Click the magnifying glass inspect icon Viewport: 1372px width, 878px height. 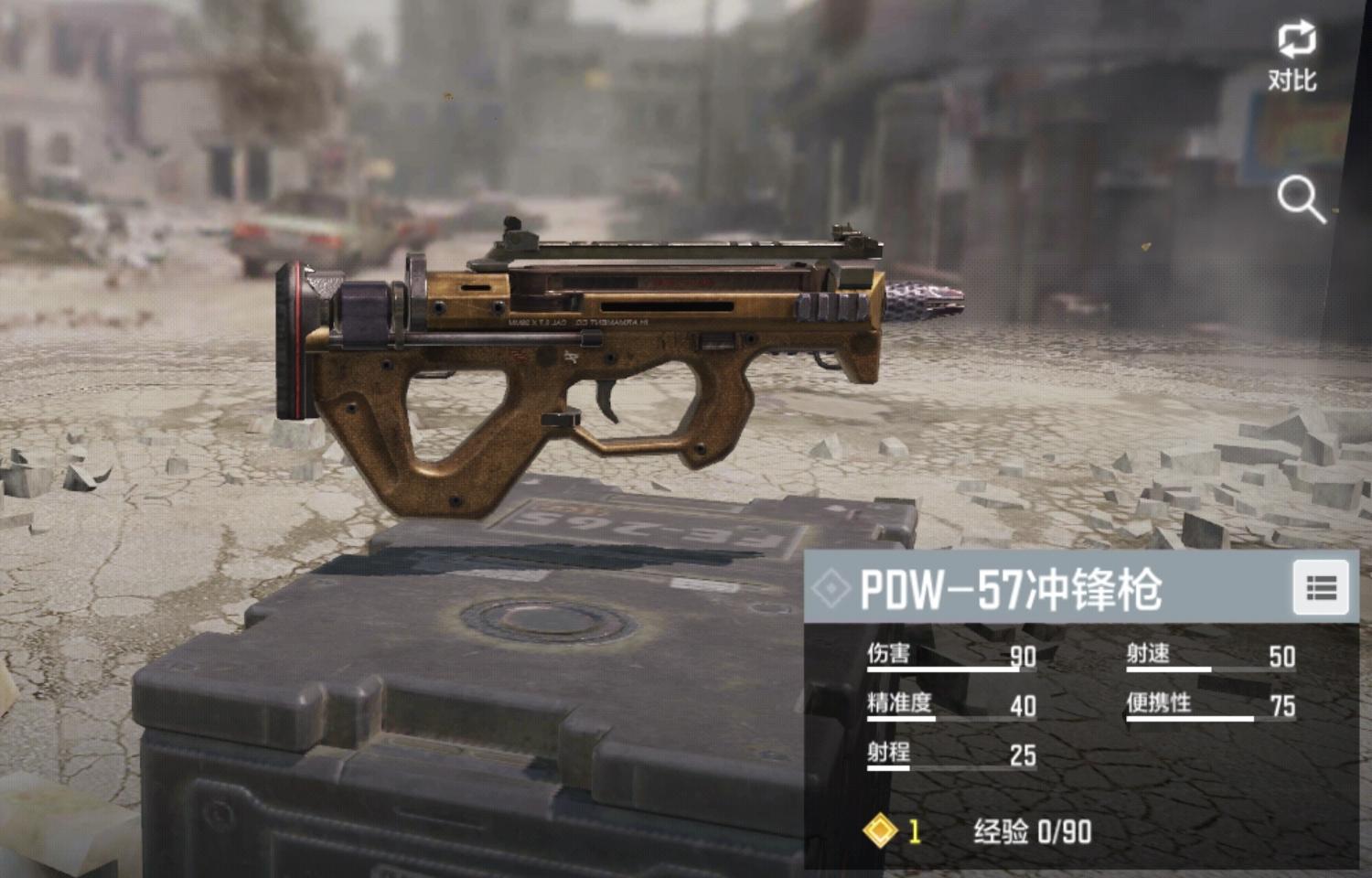1300,199
